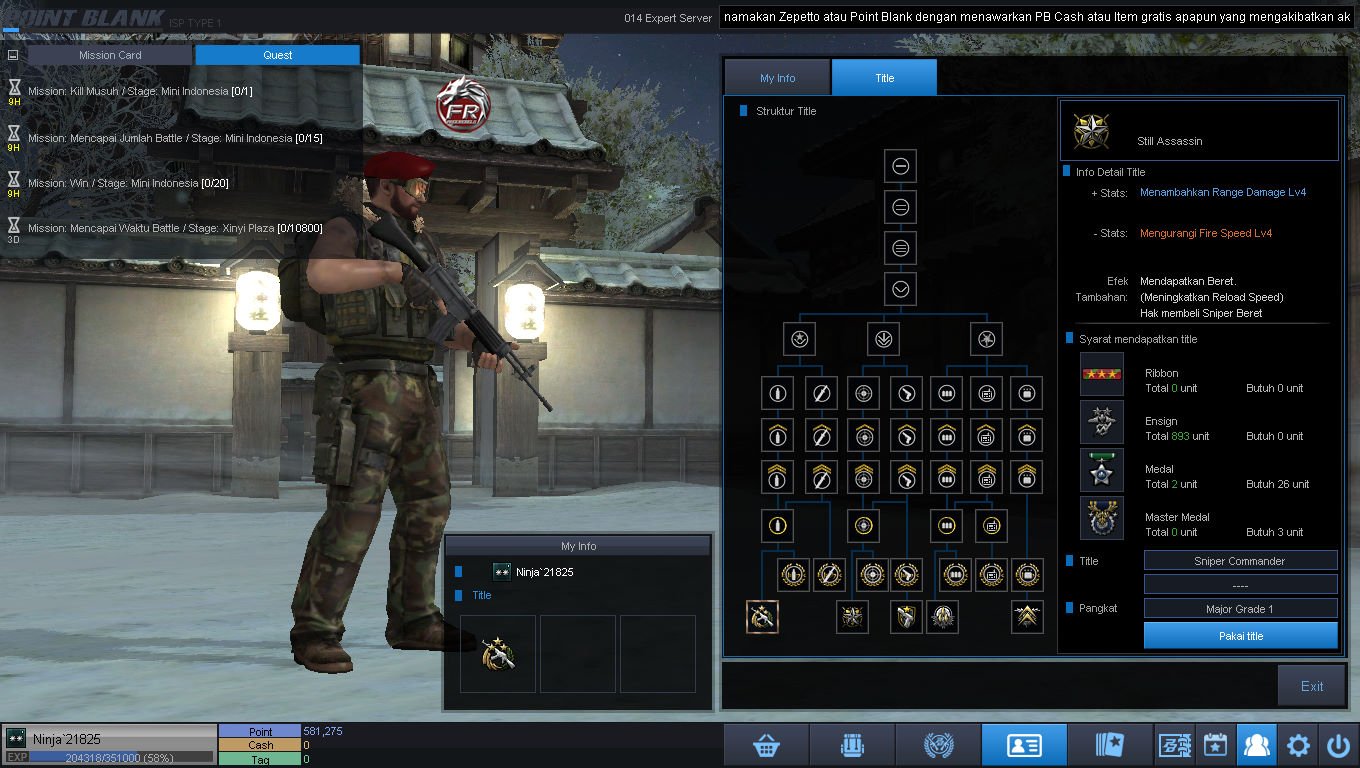The image size is (1360, 768).
Task: Open the Mission Card tab
Action: 110,55
